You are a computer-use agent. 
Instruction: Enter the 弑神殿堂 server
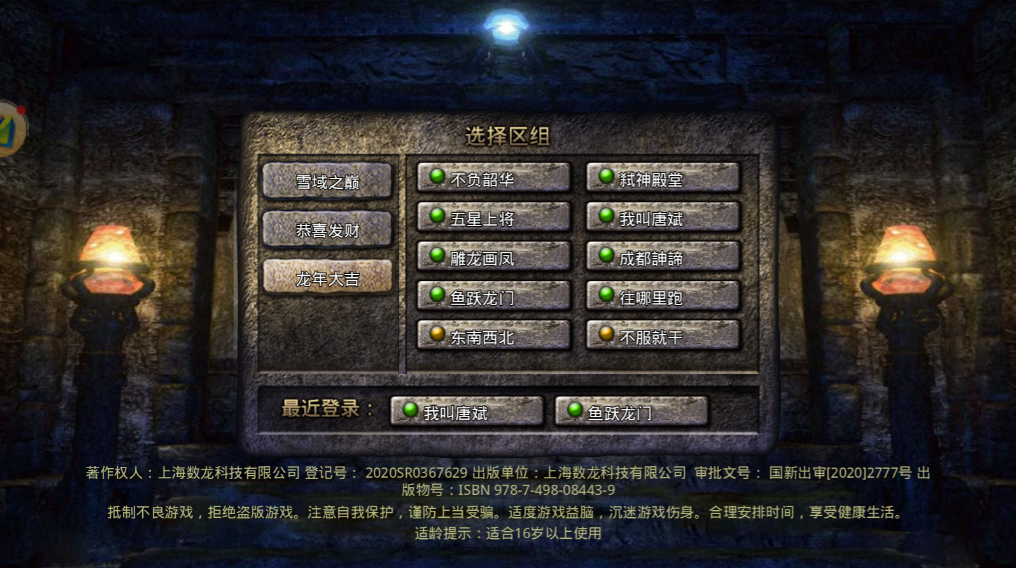663,179
